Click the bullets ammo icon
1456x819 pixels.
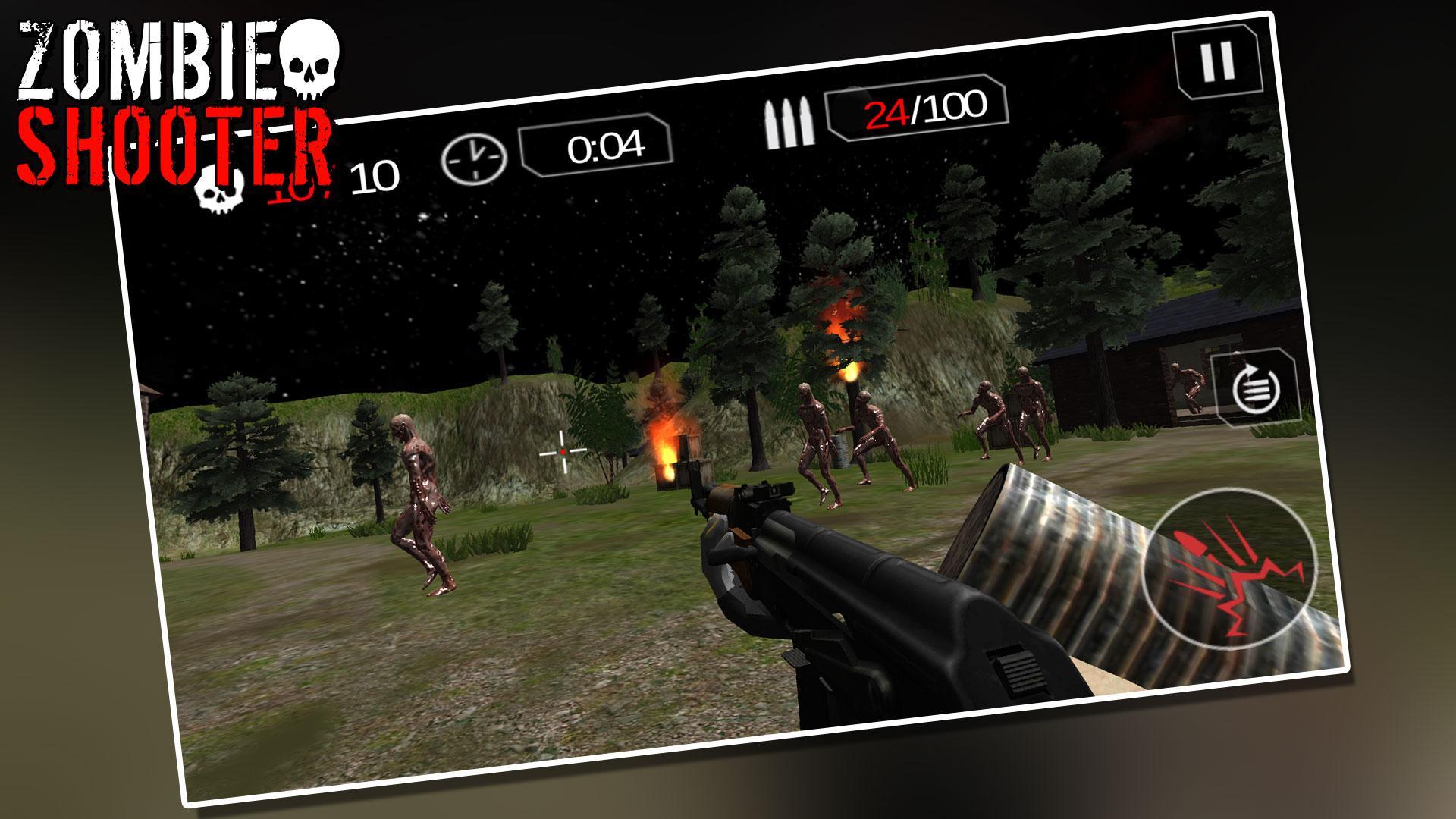(789, 121)
